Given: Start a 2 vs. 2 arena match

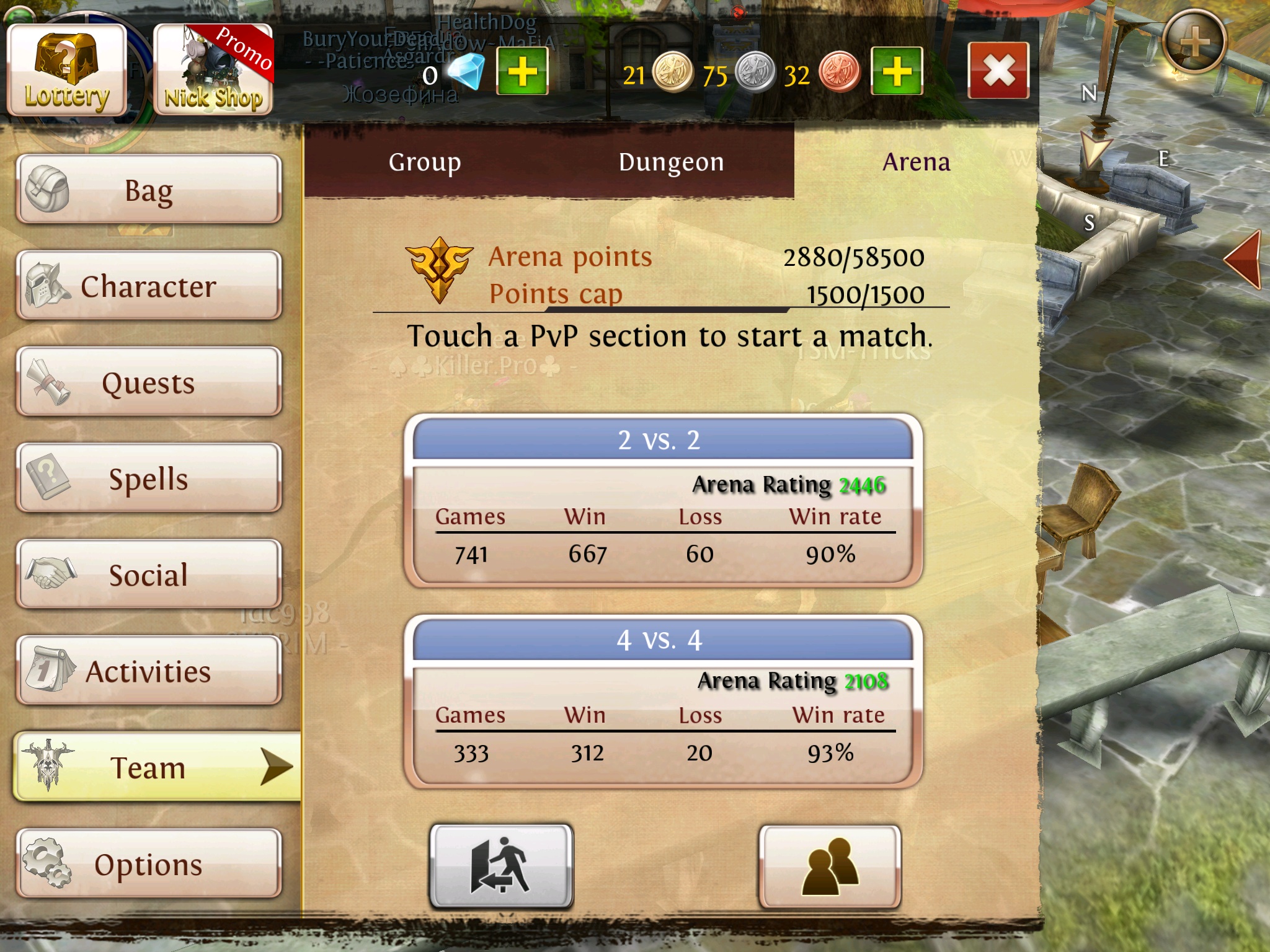Looking at the screenshot, I should tap(662, 500).
